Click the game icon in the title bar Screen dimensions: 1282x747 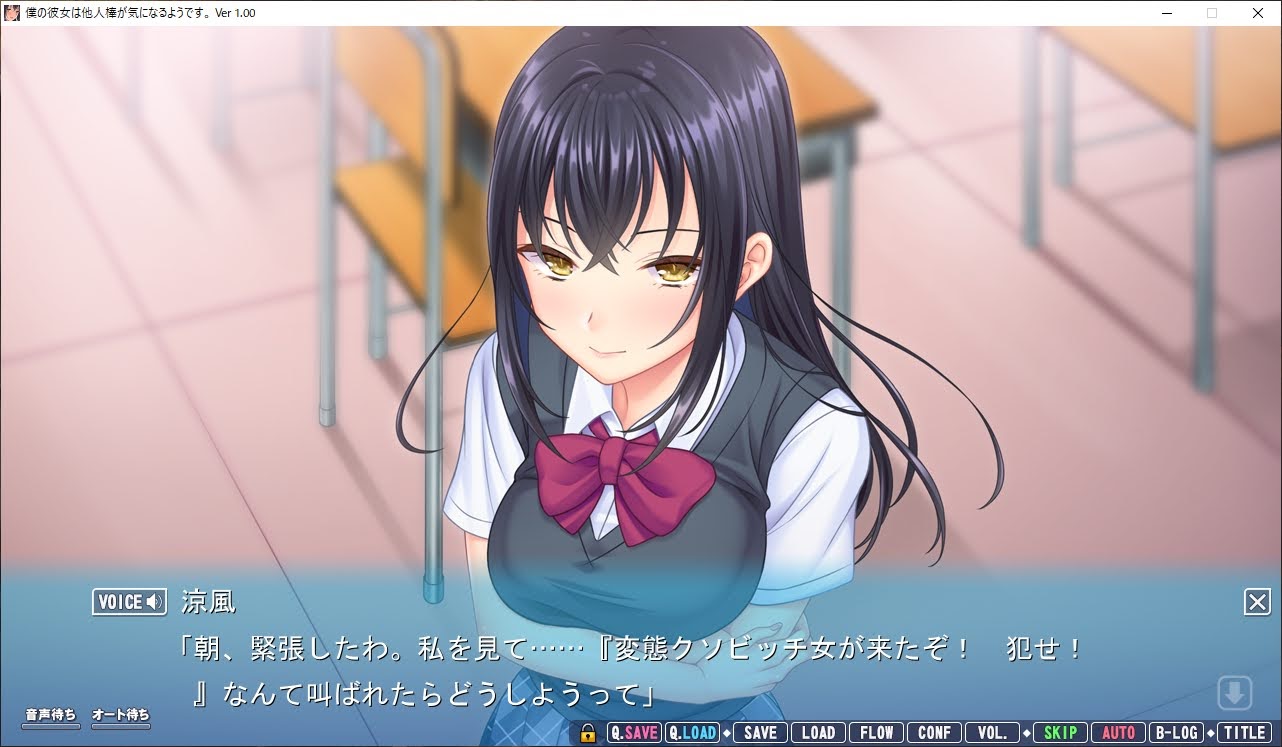click(x=11, y=13)
